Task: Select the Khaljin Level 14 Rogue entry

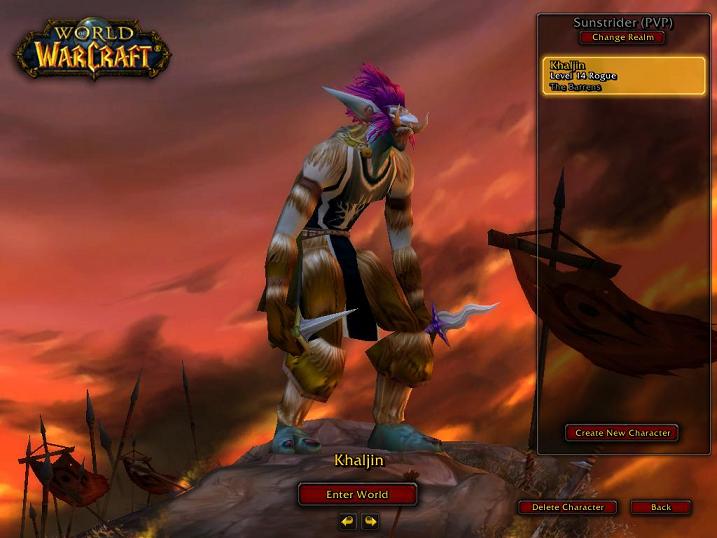Action: point(622,75)
